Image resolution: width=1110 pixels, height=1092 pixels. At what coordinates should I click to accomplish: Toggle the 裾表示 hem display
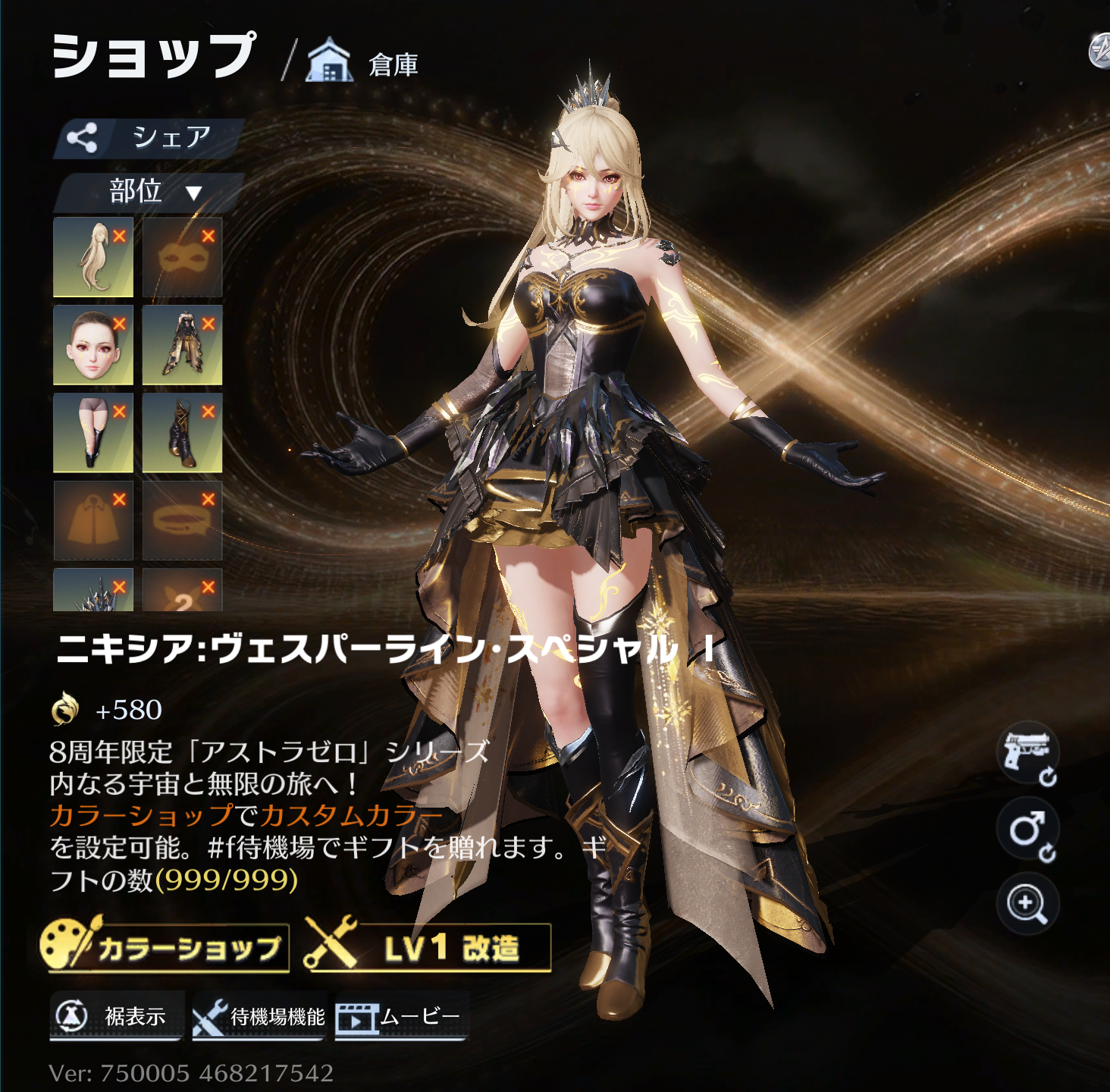[117, 1016]
